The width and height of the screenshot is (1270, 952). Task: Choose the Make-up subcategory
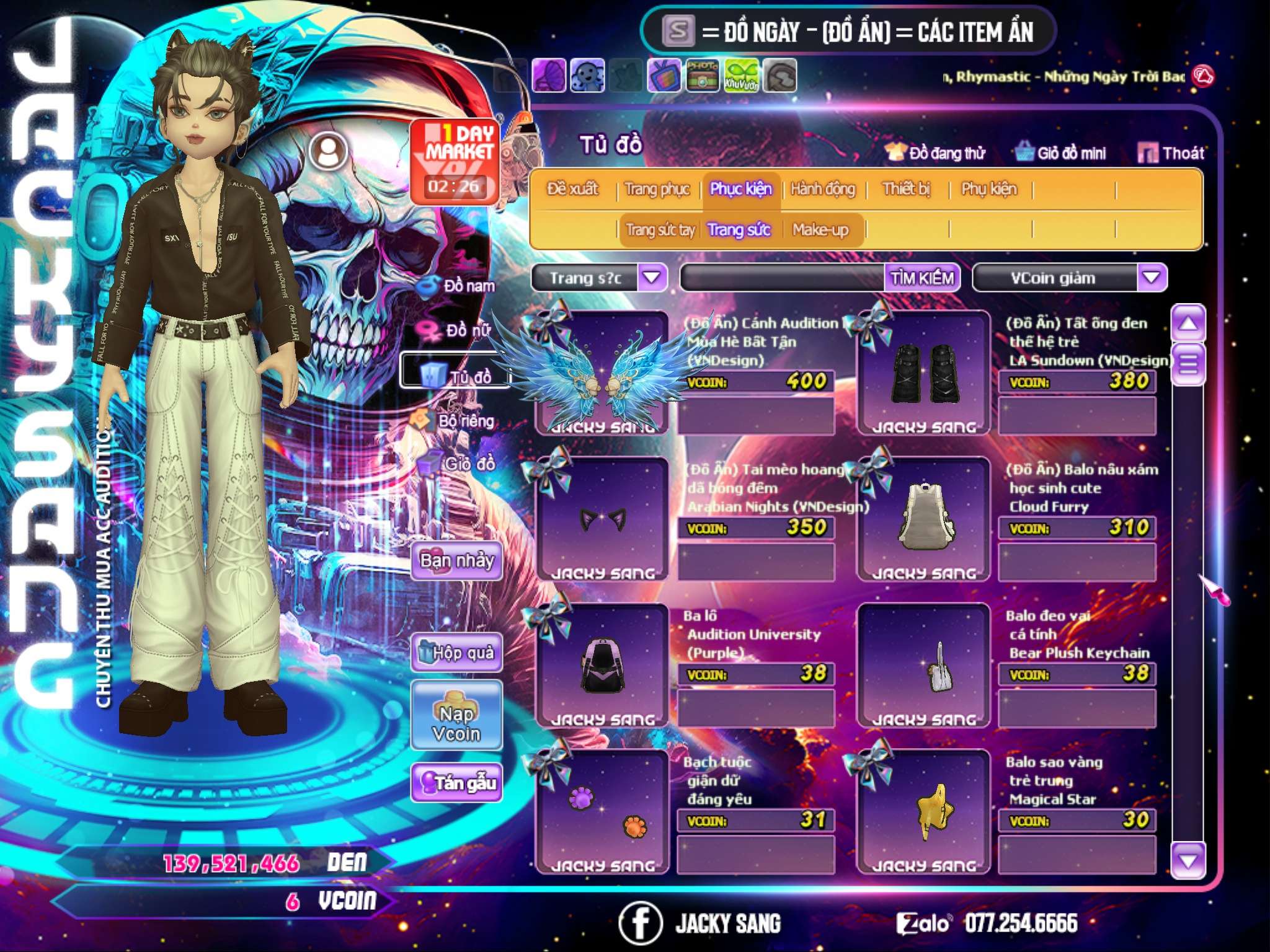(x=820, y=230)
